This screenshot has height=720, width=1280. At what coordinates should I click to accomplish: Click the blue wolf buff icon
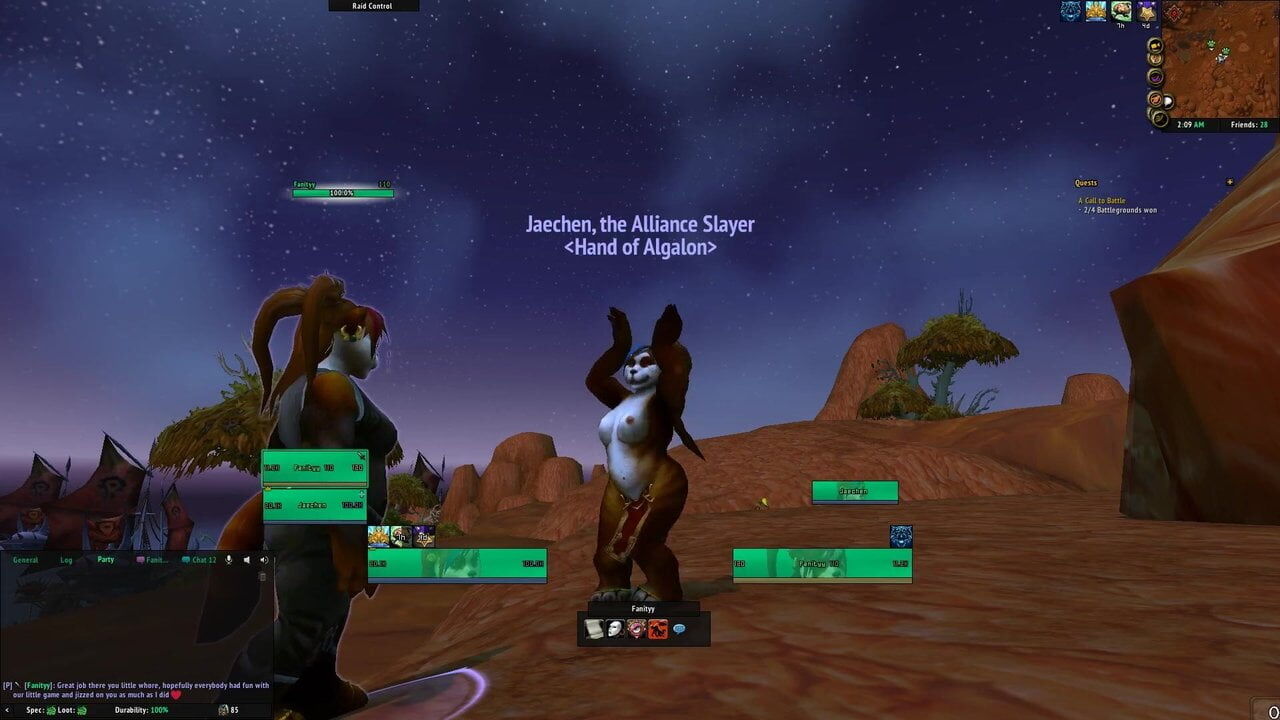(1071, 12)
